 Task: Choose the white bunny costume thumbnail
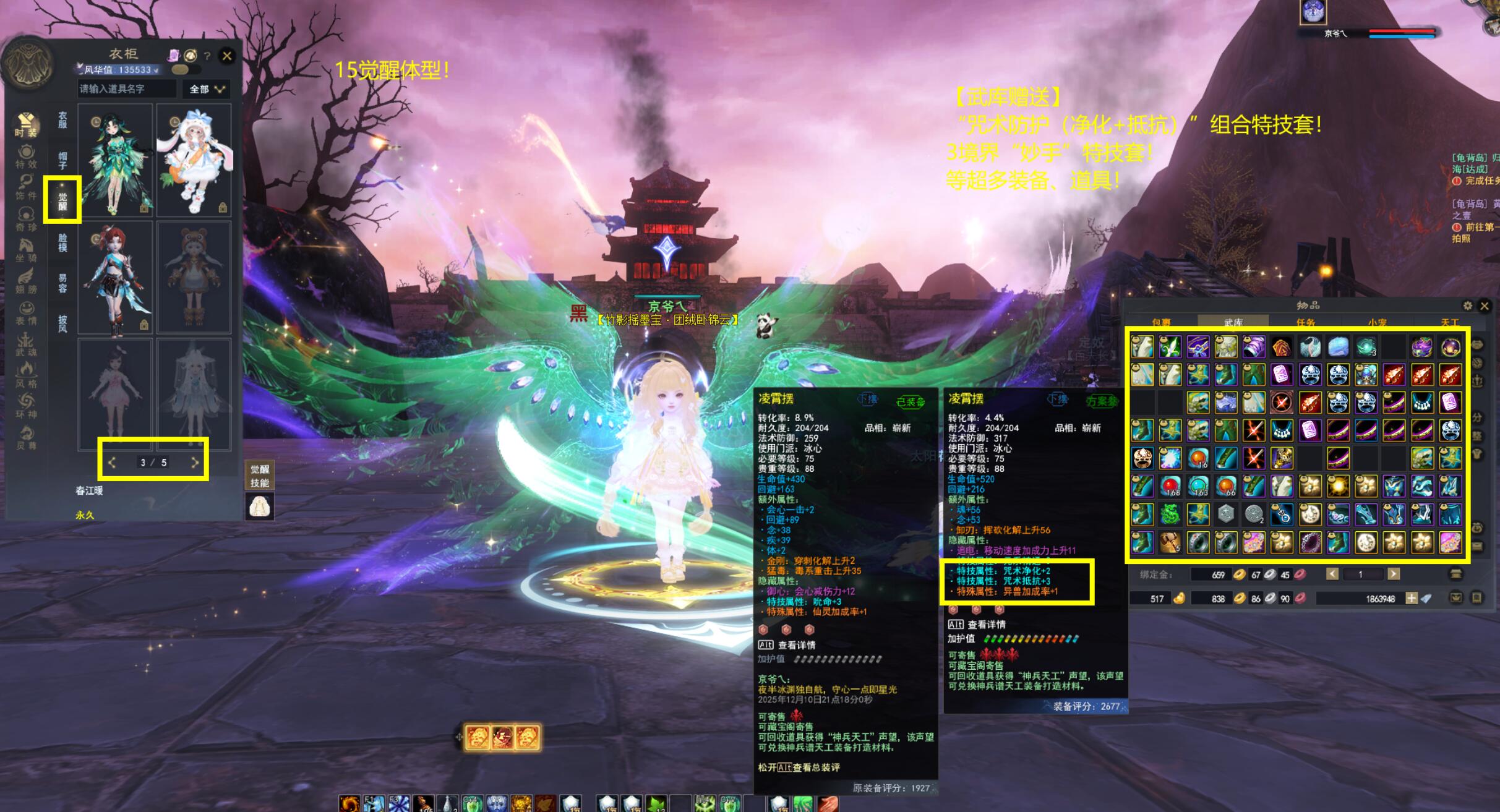(194, 160)
